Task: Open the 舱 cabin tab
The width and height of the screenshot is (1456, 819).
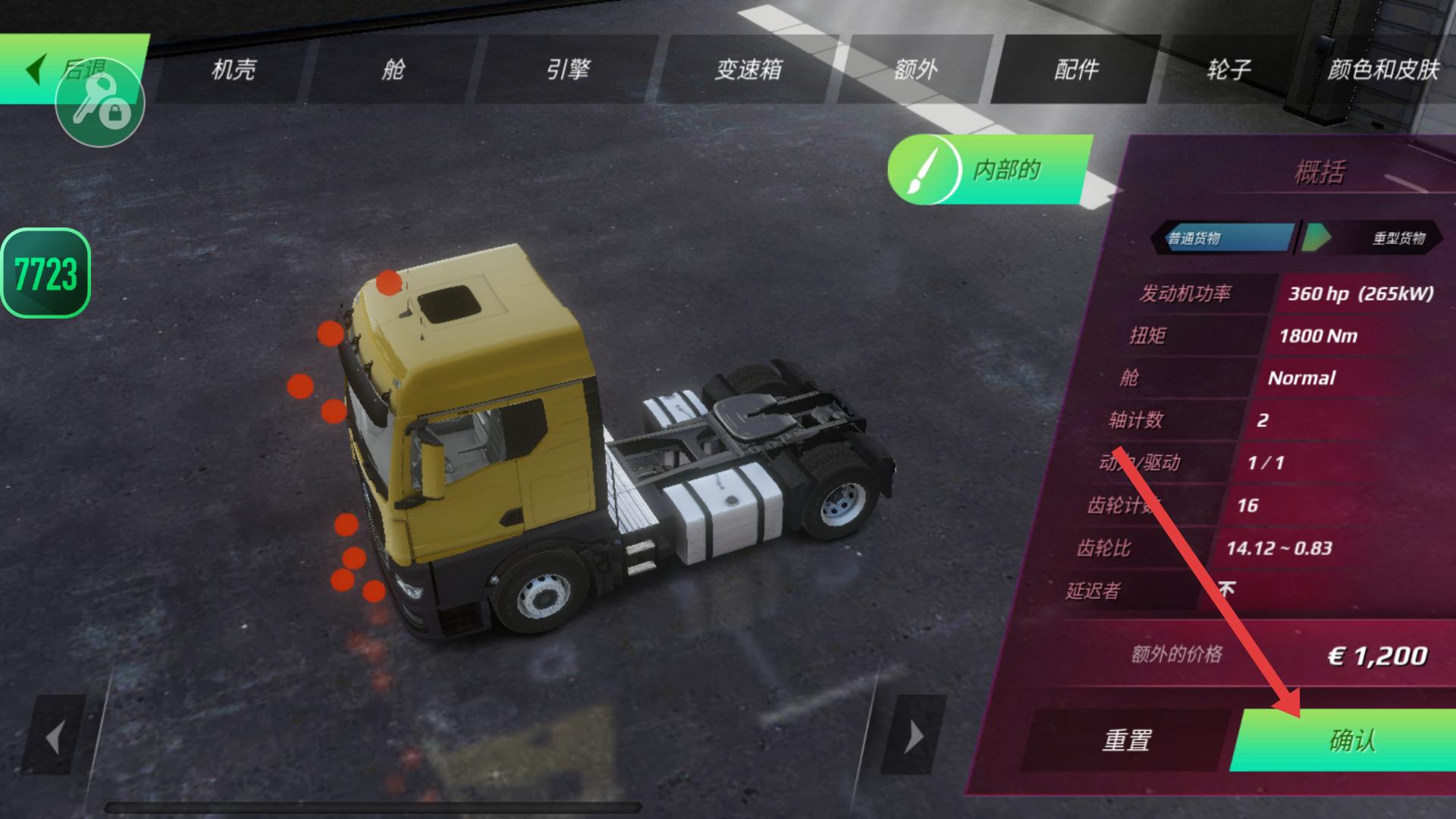Action: pyautogui.click(x=393, y=70)
